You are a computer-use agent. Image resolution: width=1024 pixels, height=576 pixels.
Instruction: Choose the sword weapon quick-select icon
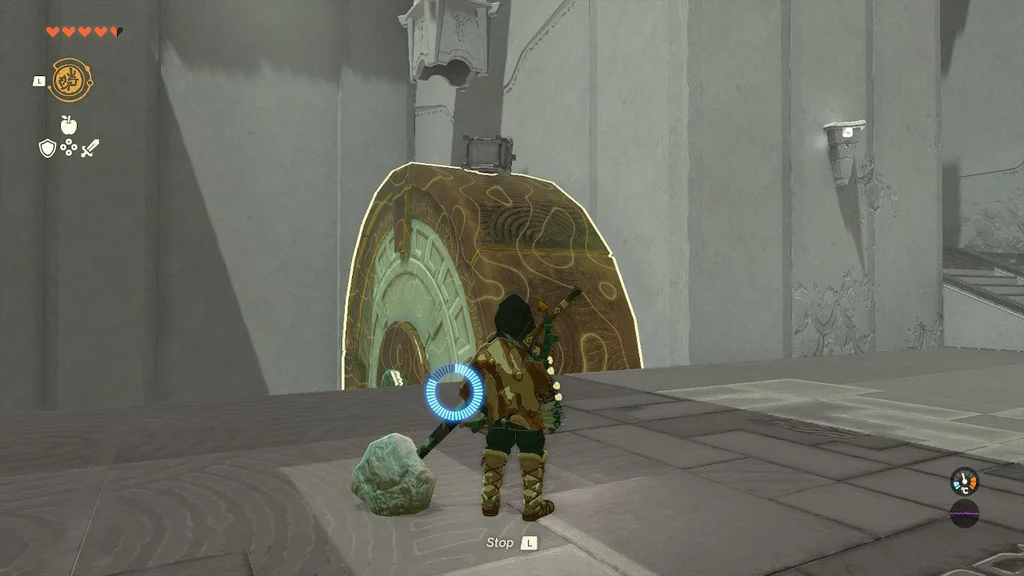pos(90,149)
